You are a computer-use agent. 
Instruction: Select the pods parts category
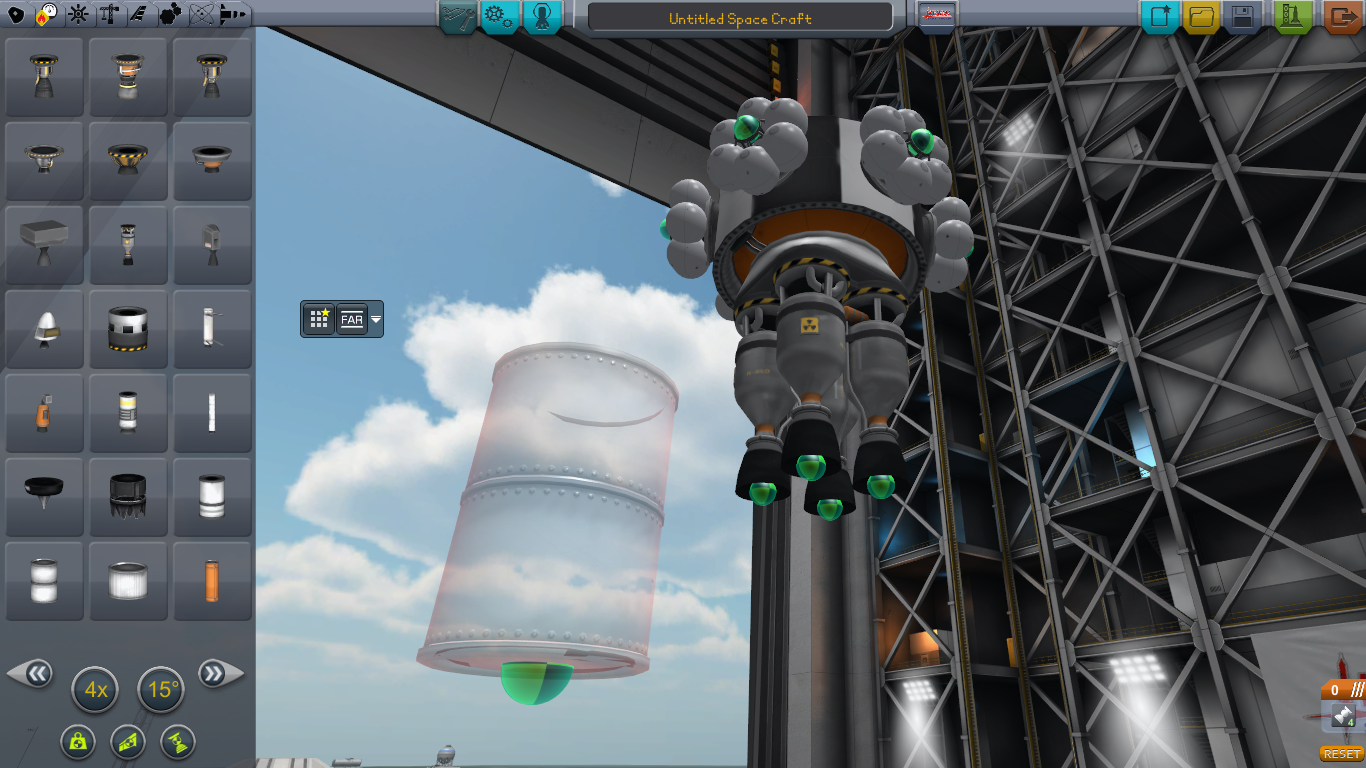16,14
